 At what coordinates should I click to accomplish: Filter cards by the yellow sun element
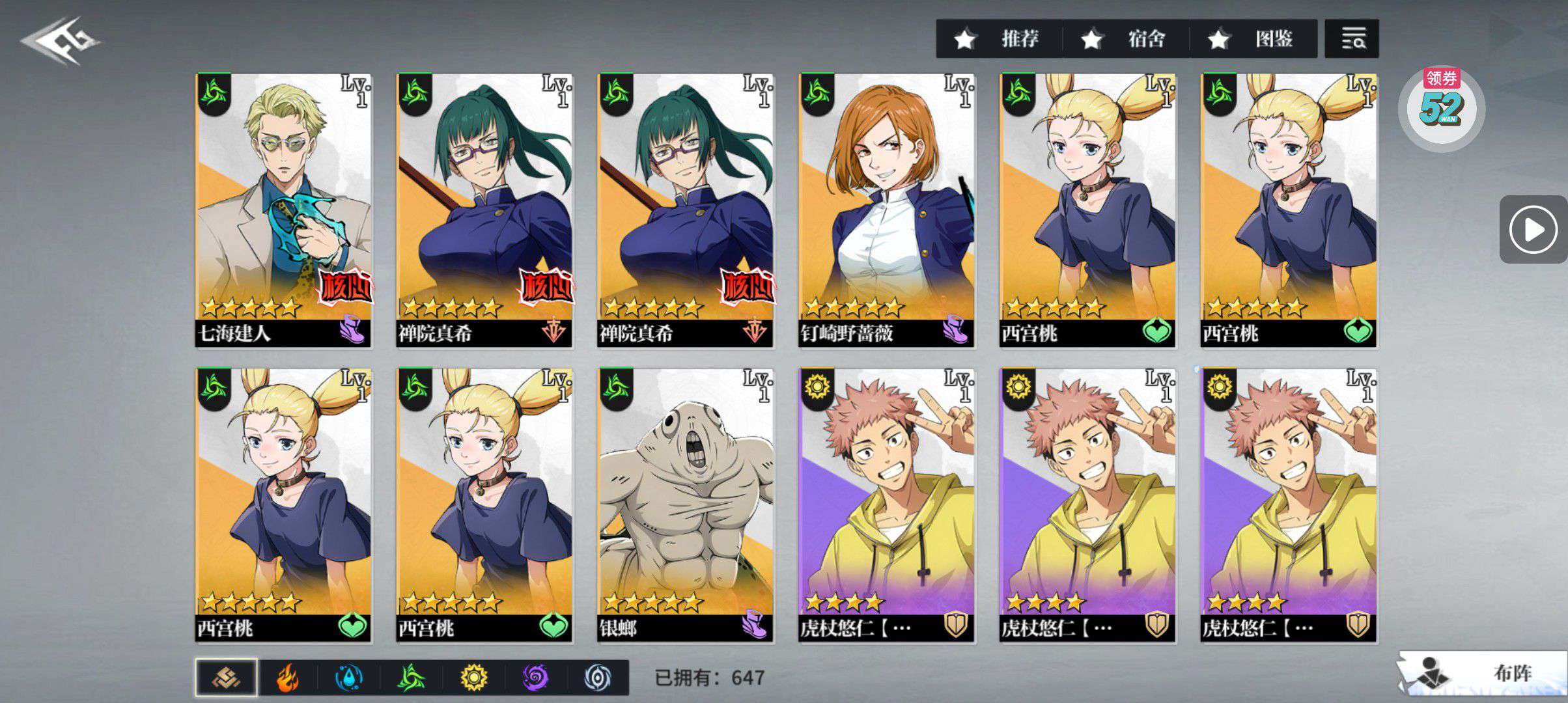(473, 678)
